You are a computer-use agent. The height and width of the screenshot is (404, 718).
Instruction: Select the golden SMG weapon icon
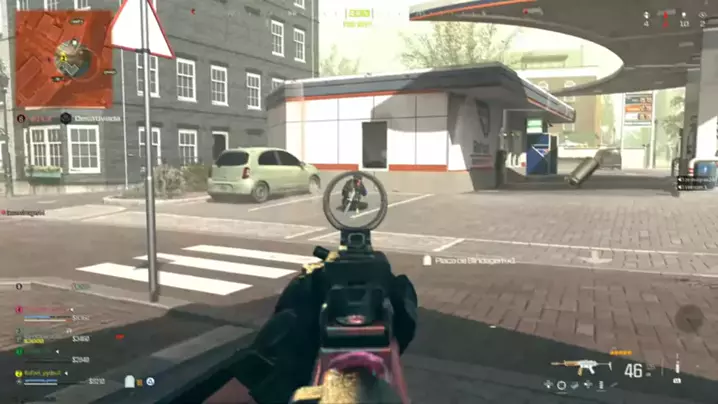pyautogui.click(x=581, y=366)
